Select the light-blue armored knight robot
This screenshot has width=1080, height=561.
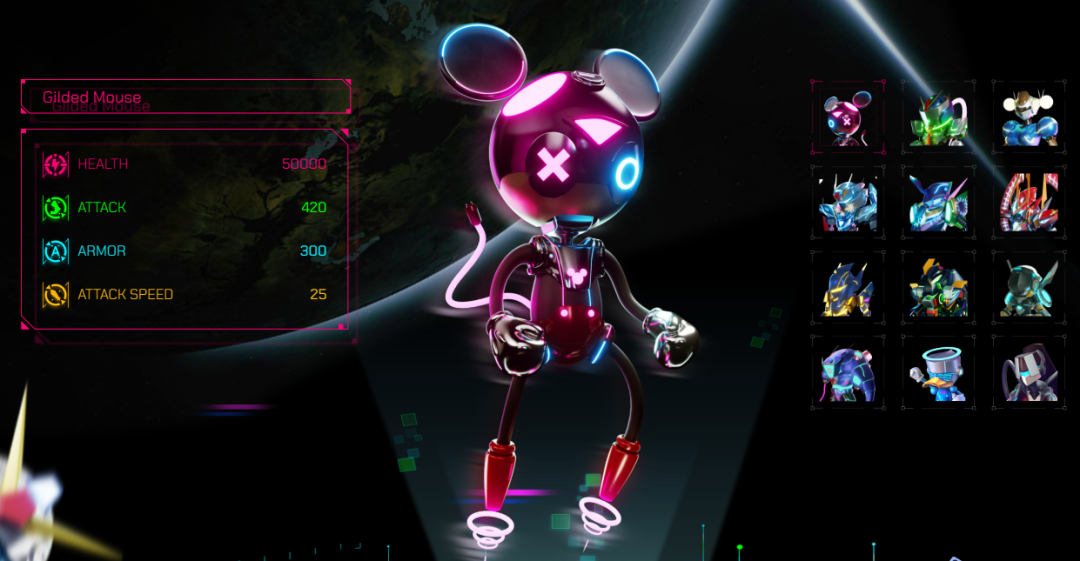coord(846,203)
